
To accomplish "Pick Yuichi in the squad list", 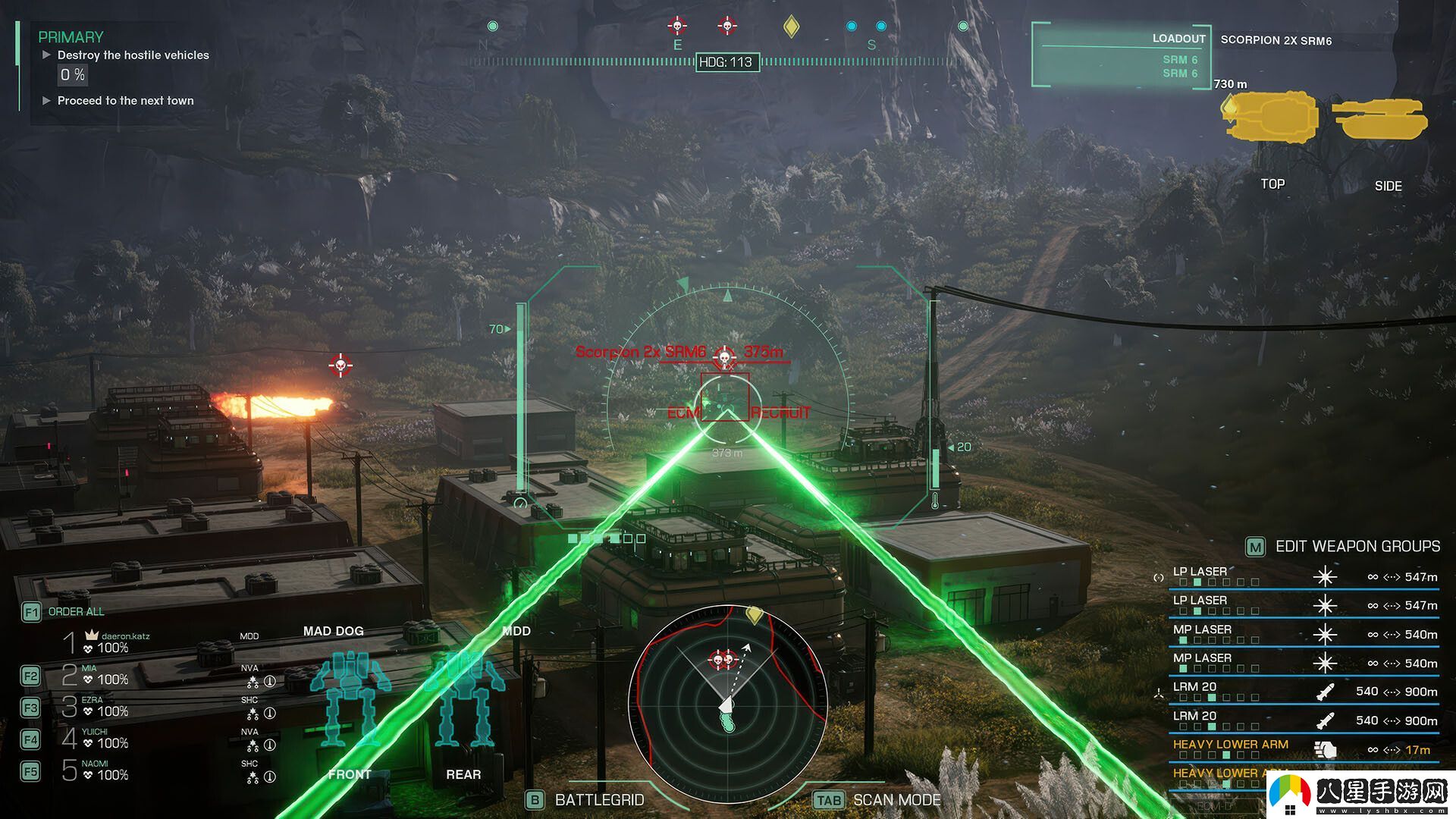I will click(x=106, y=739).
